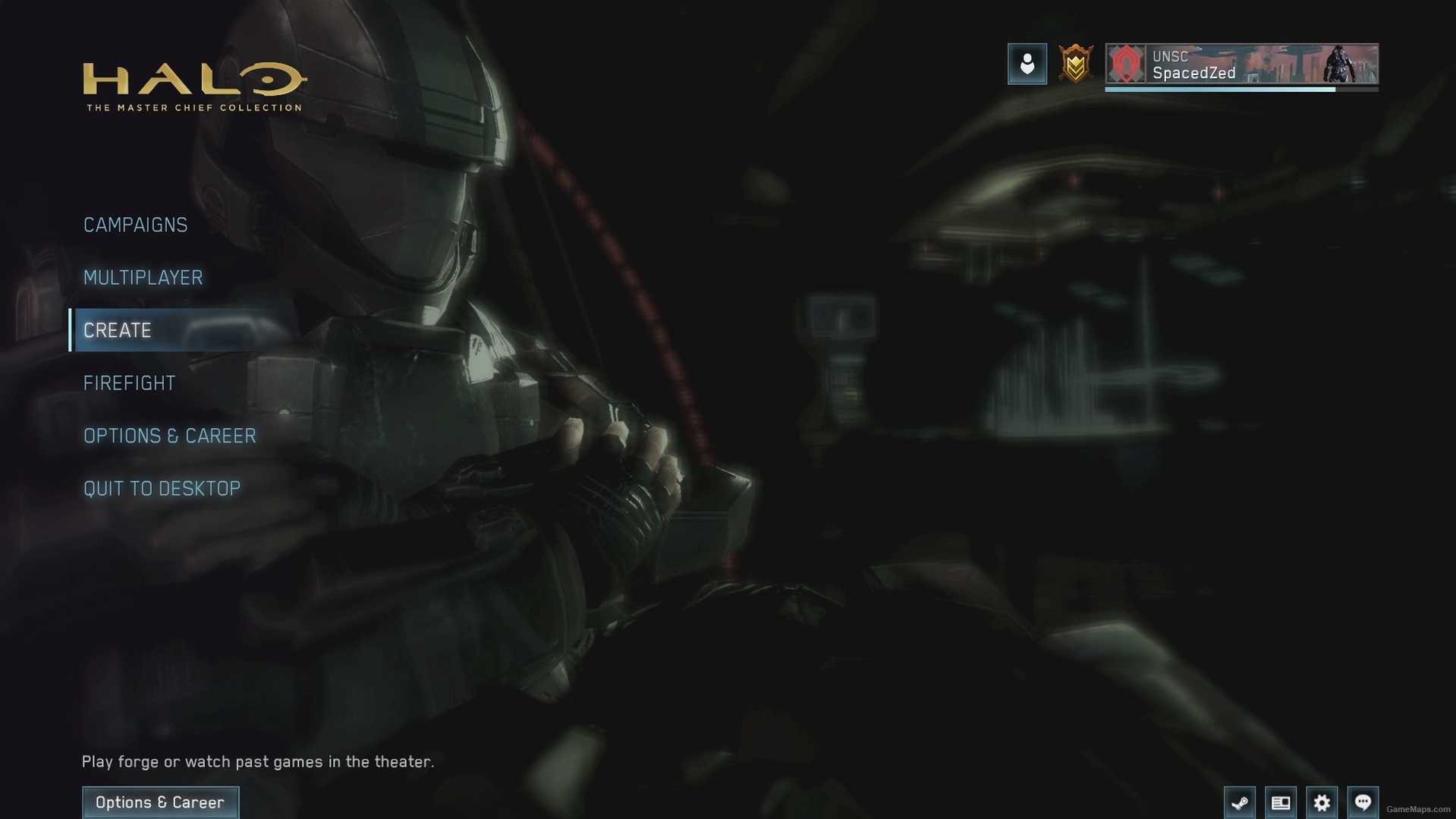
Task: Open the chat bubble feedback icon
Action: click(1363, 801)
